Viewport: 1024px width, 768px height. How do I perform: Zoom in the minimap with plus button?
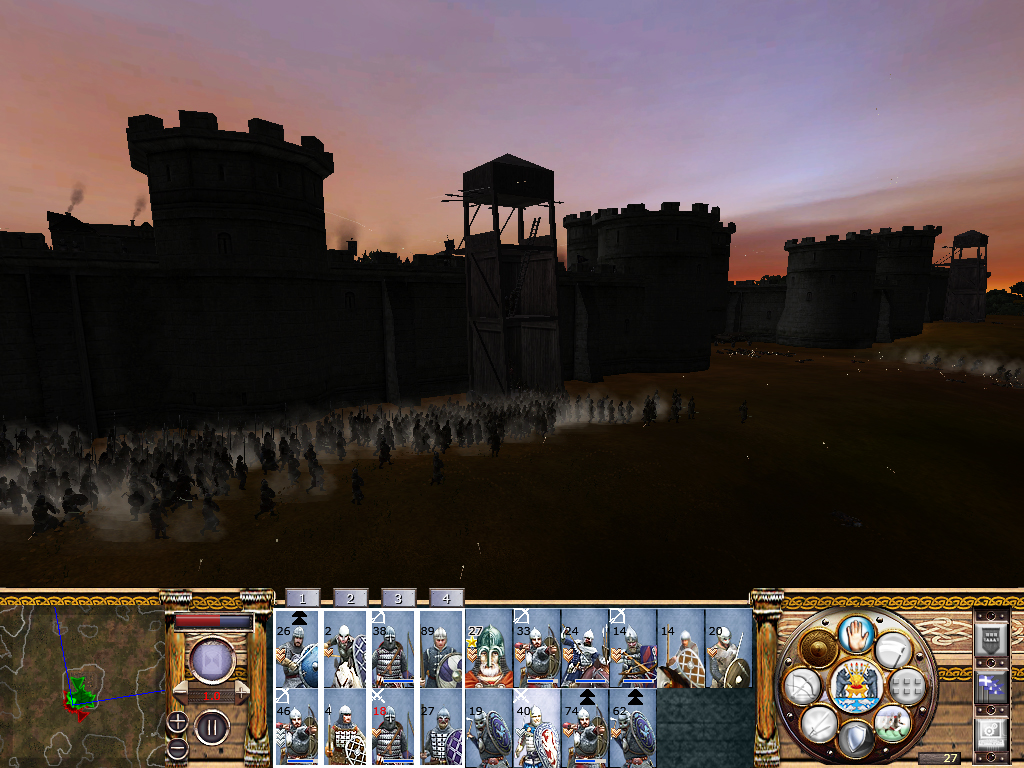coord(177,720)
